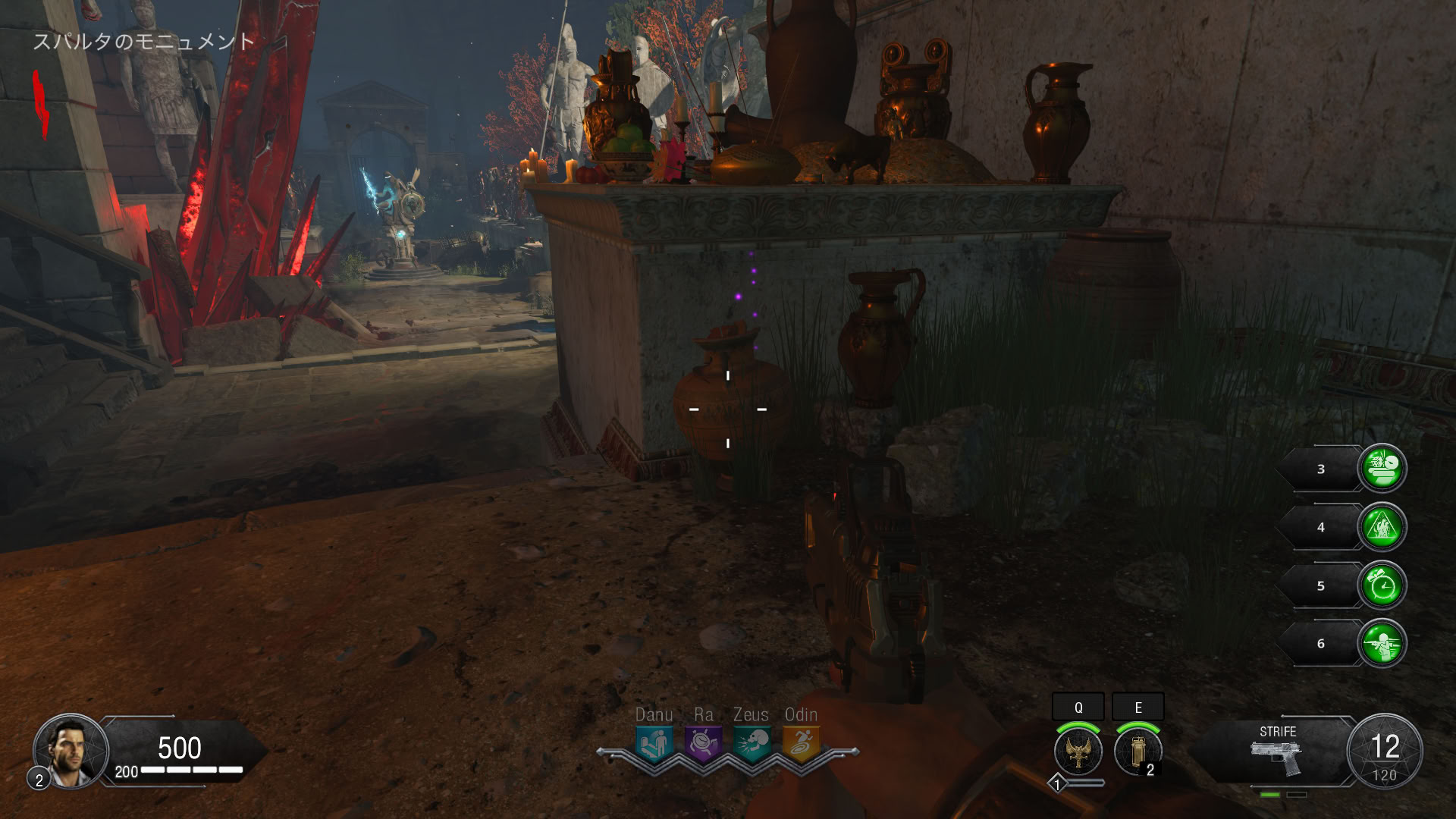Use the rifle soldier elixir in slot 6
The height and width of the screenshot is (819, 1456).
coord(1382,644)
